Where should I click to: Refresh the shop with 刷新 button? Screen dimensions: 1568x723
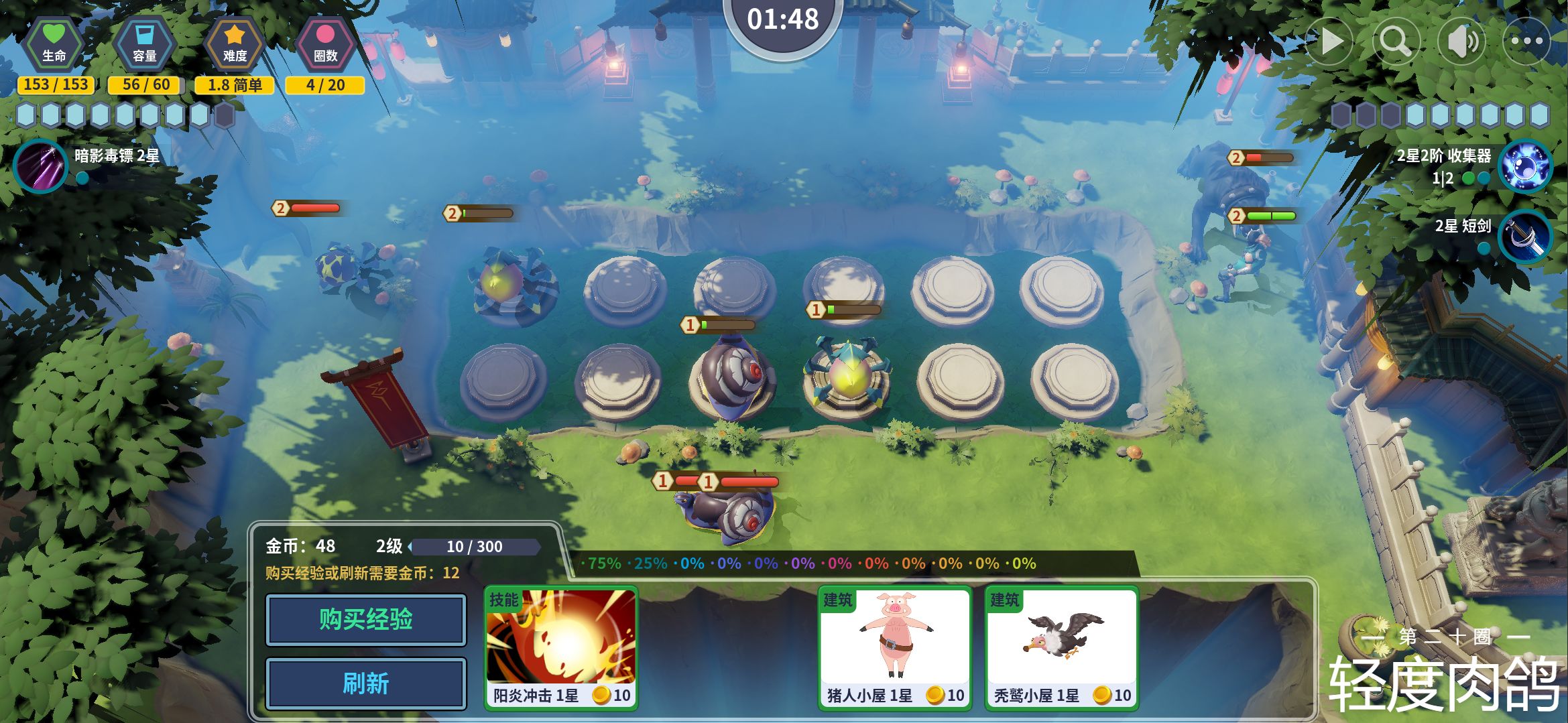point(365,684)
